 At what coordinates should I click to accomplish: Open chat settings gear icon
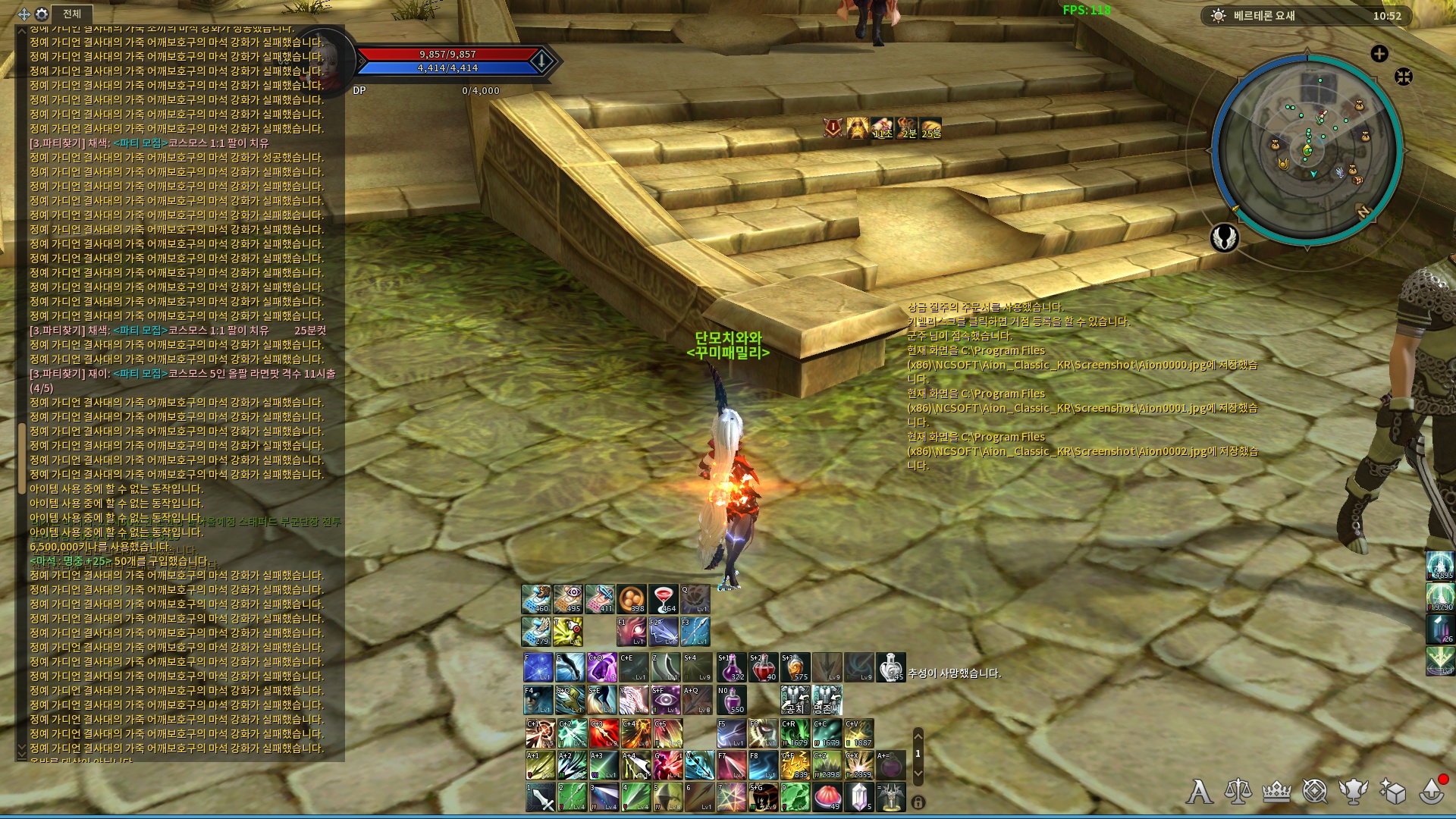(x=42, y=14)
